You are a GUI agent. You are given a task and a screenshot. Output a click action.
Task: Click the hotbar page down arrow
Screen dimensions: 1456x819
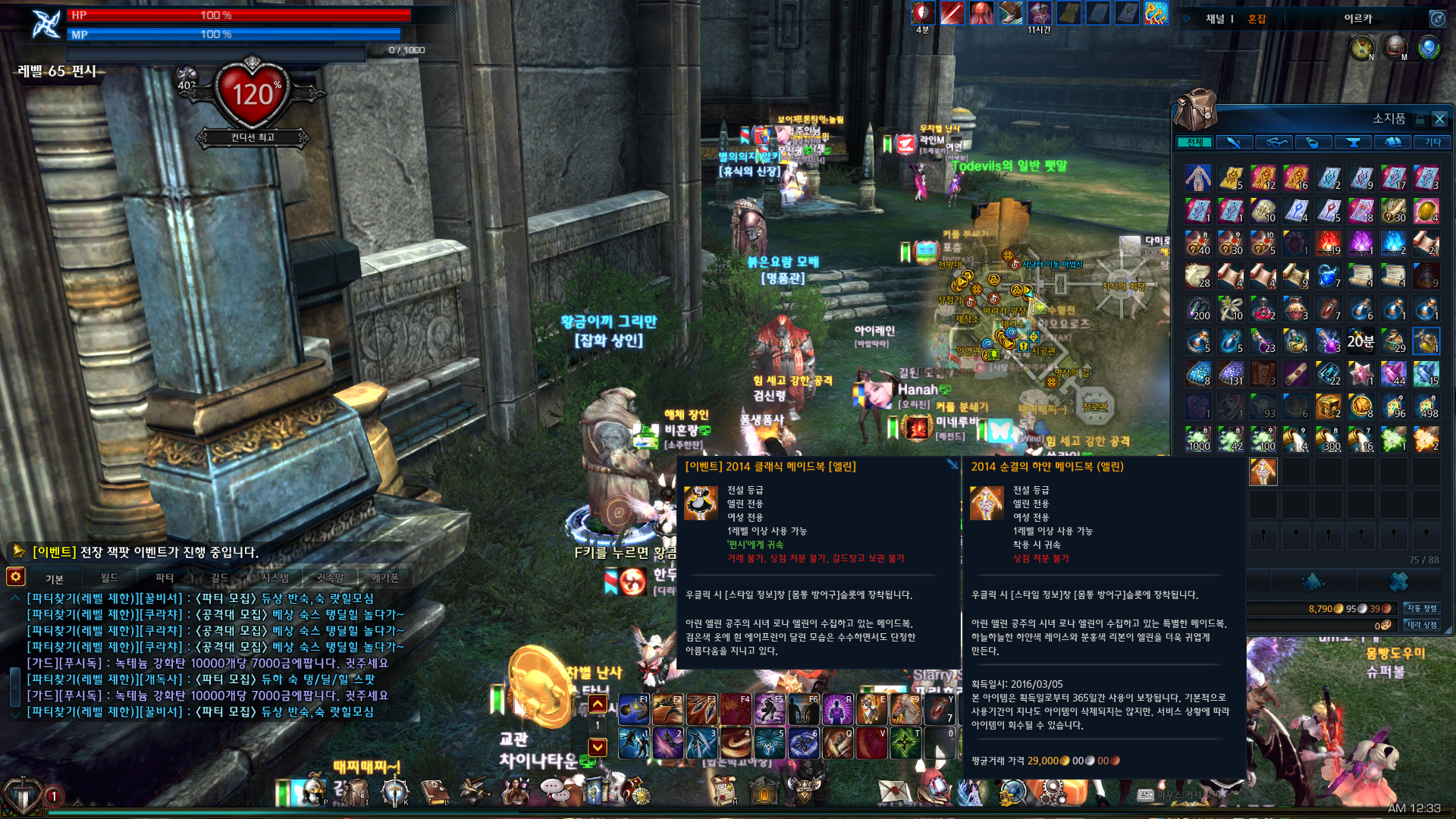pos(598,747)
